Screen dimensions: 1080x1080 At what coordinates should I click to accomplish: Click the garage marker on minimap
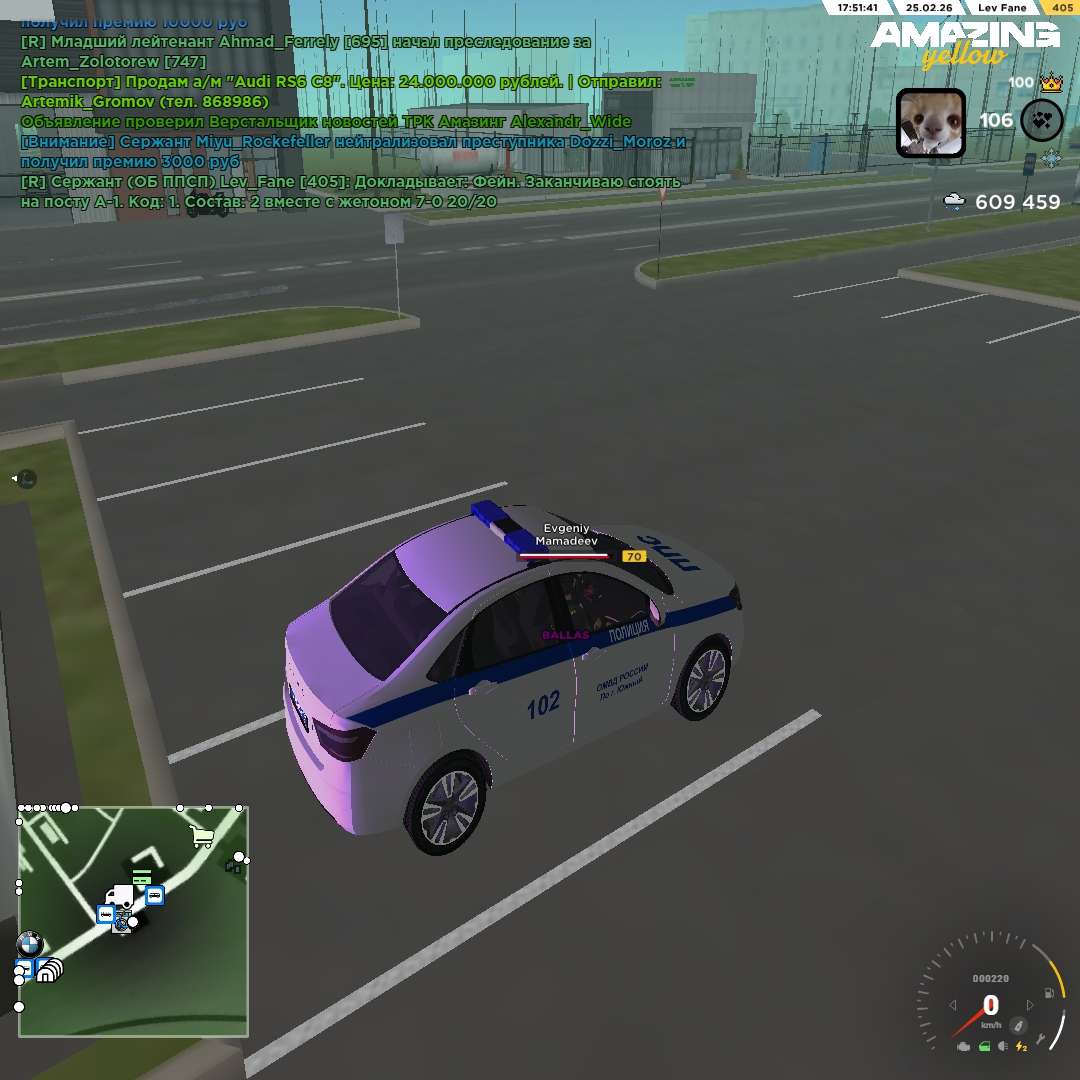point(48,969)
